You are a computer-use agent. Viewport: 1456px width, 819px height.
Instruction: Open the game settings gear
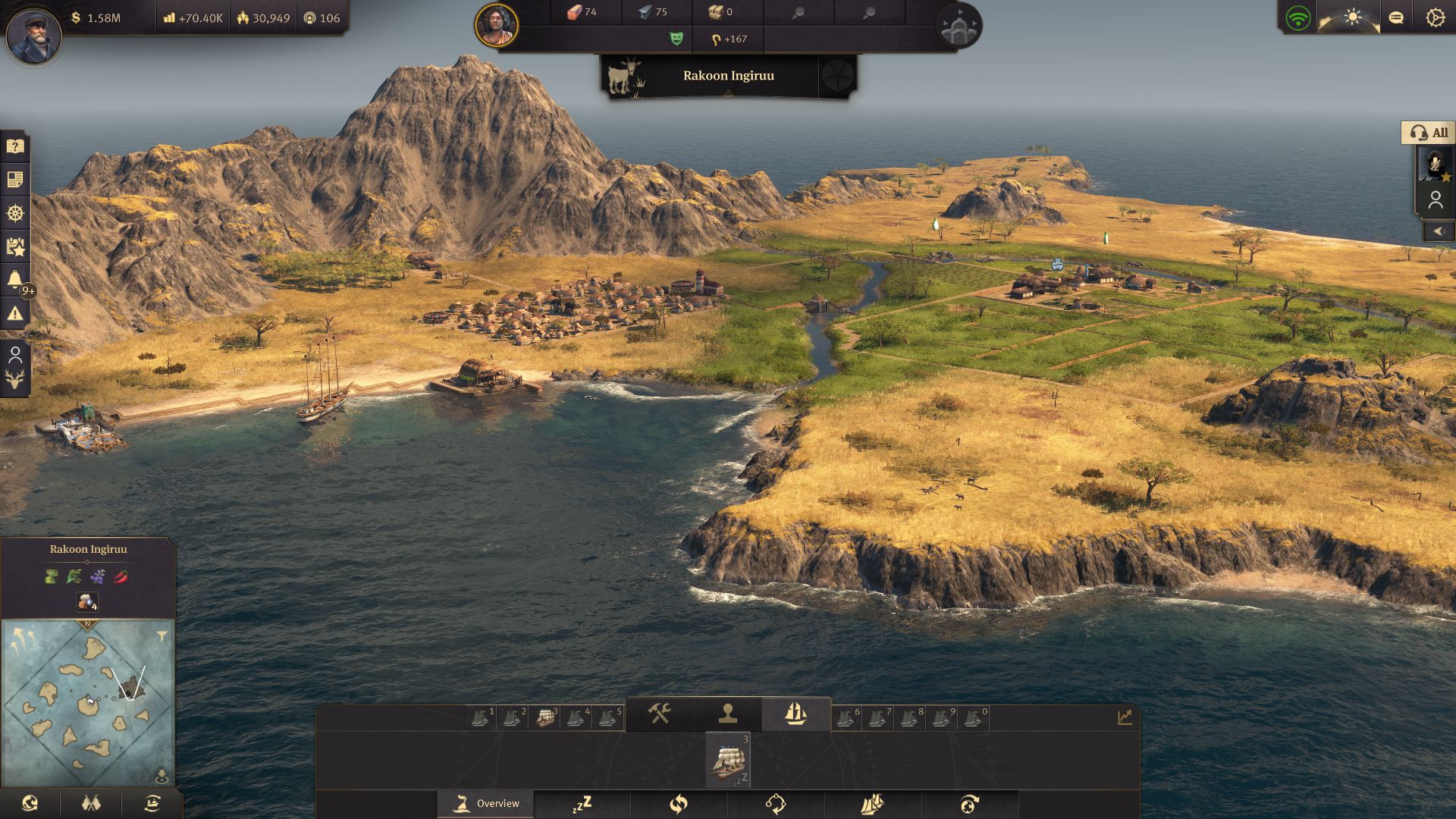pos(1436,17)
